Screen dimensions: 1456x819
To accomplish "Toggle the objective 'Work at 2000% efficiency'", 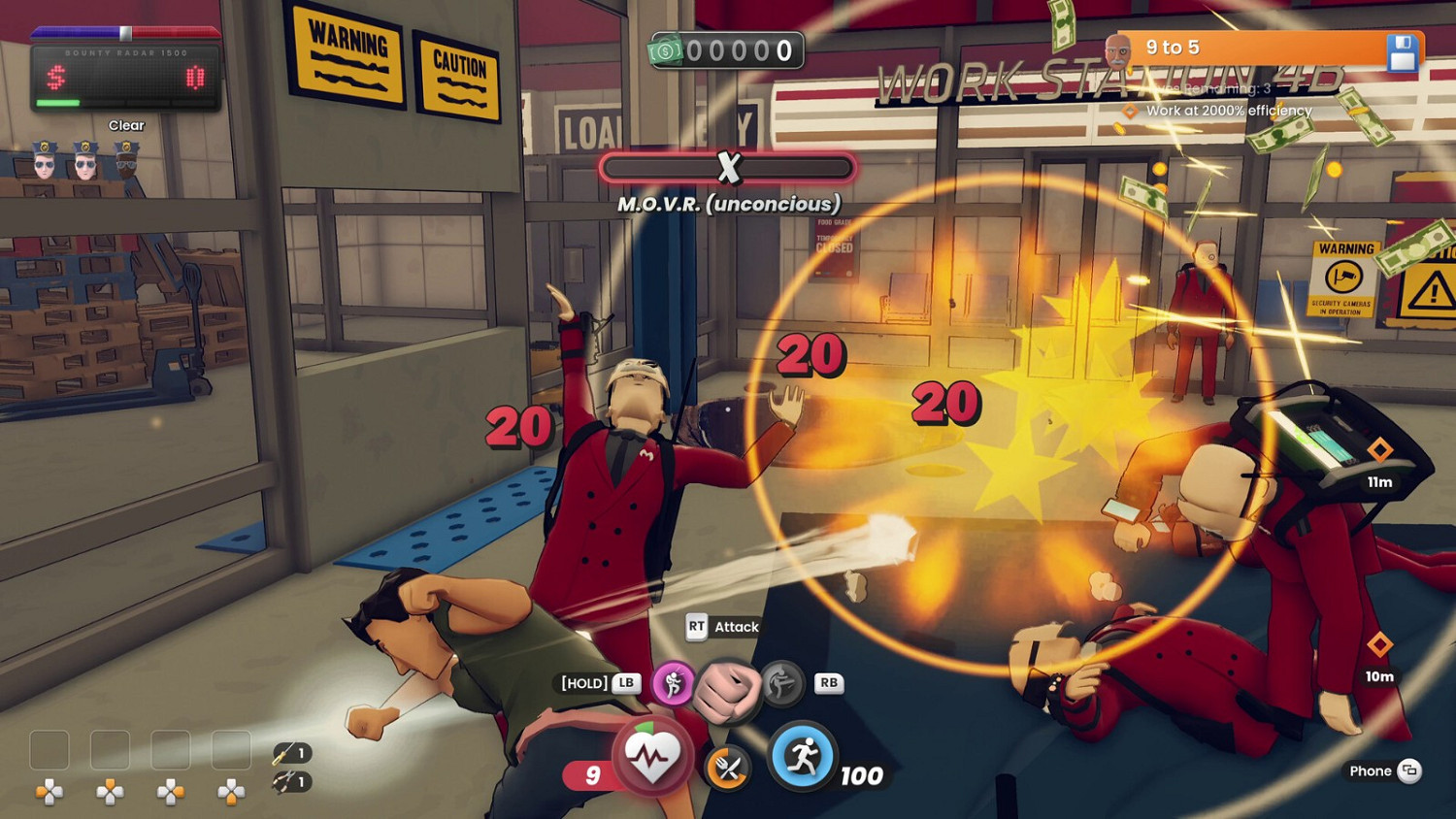I will [1228, 111].
